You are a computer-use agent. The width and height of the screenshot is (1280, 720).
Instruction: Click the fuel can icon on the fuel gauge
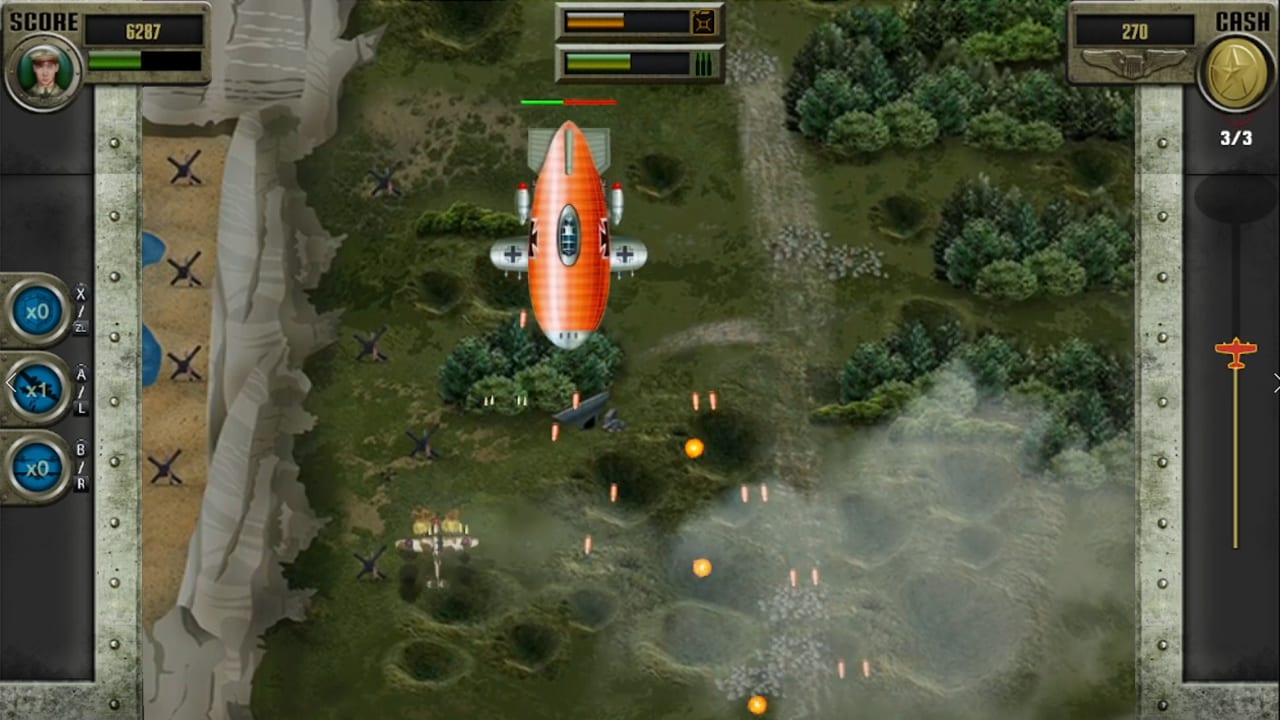click(x=703, y=20)
